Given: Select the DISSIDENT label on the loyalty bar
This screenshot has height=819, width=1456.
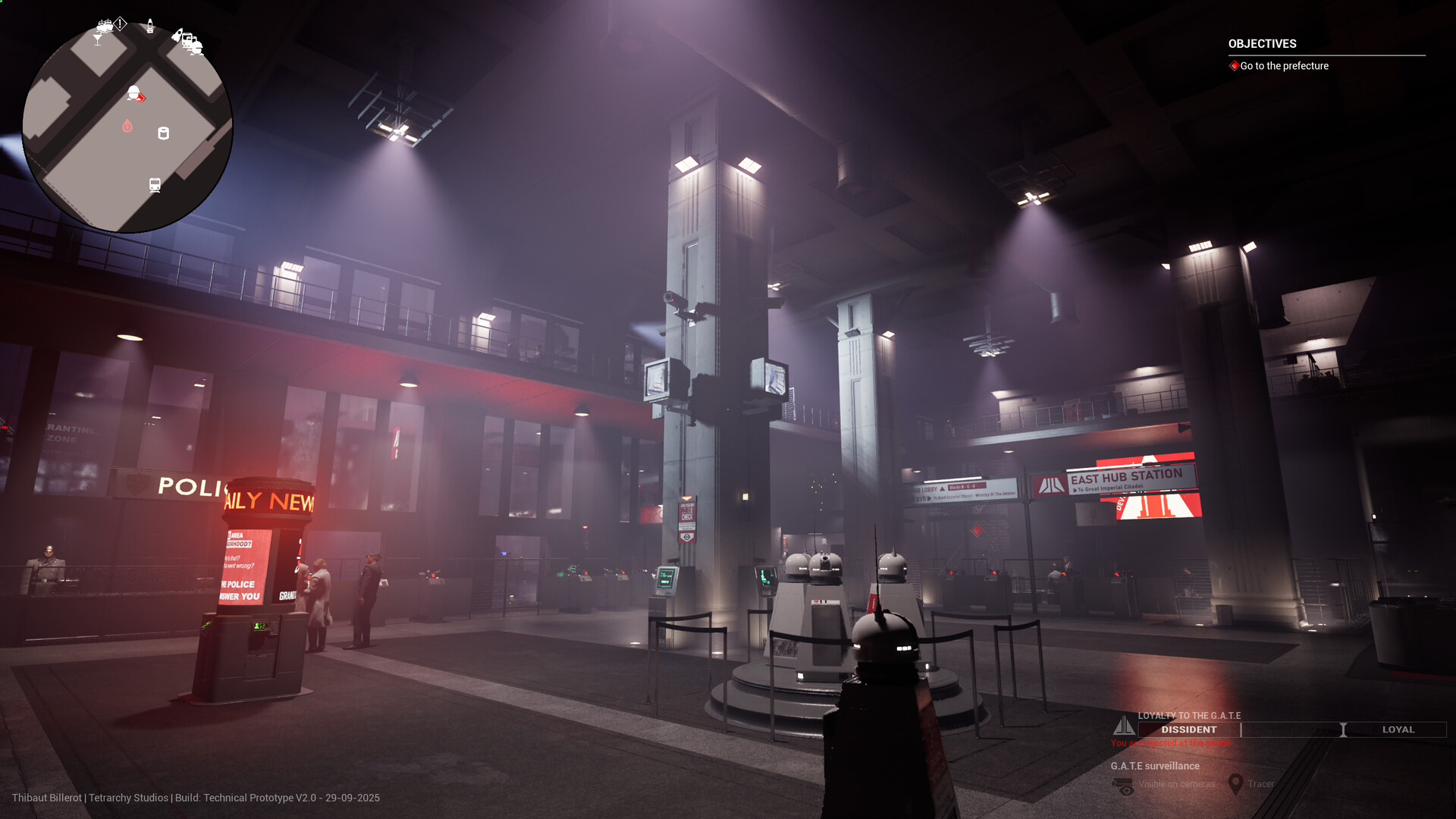Looking at the screenshot, I should [1190, 729].
